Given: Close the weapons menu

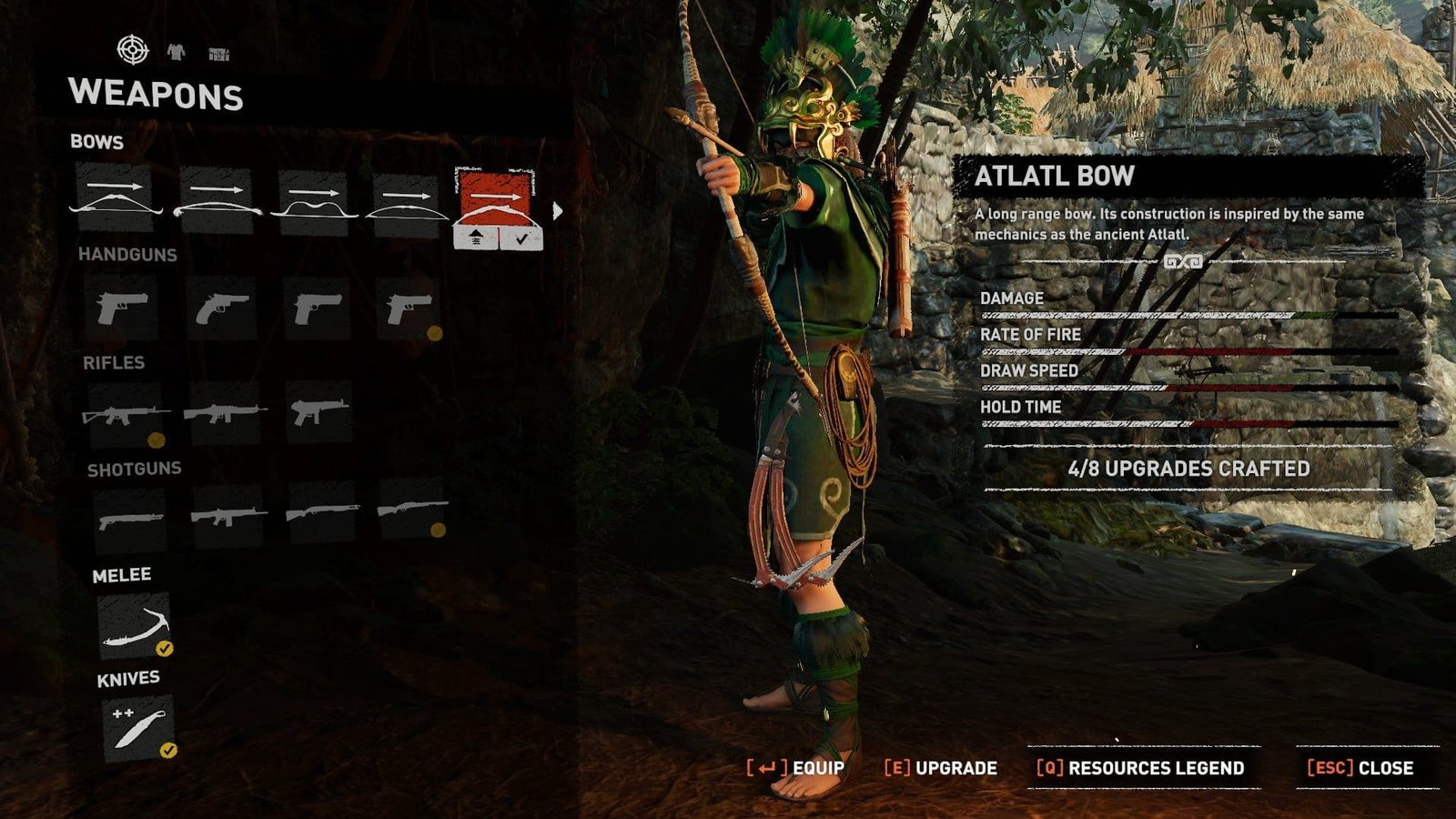Looking at the screenshot, I should tap(1360, 768).
